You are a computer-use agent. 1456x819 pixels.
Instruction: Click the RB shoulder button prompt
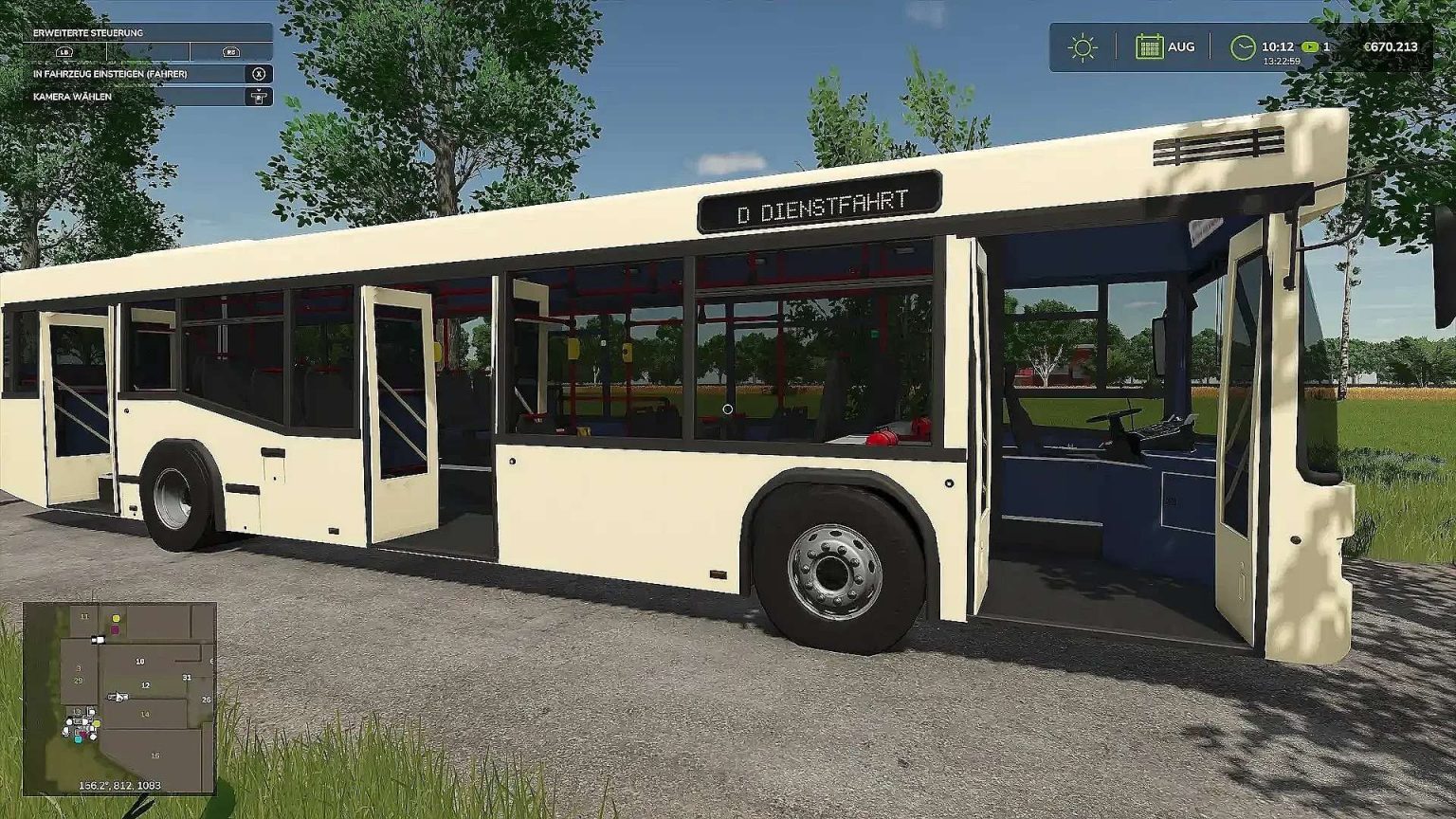click(231, 51)
